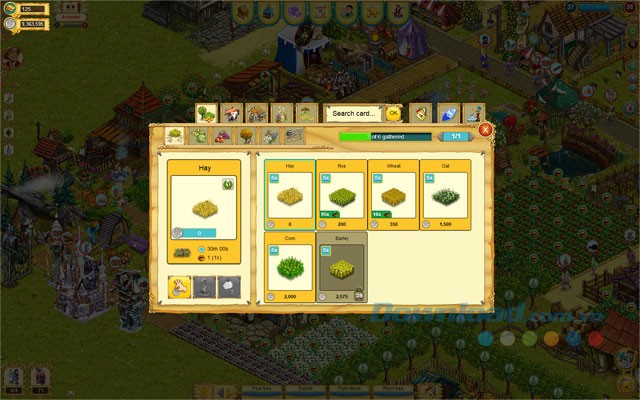Close the crop card window
The height and width of the screenshot is (400, 640).
click(x=485, y=130)
